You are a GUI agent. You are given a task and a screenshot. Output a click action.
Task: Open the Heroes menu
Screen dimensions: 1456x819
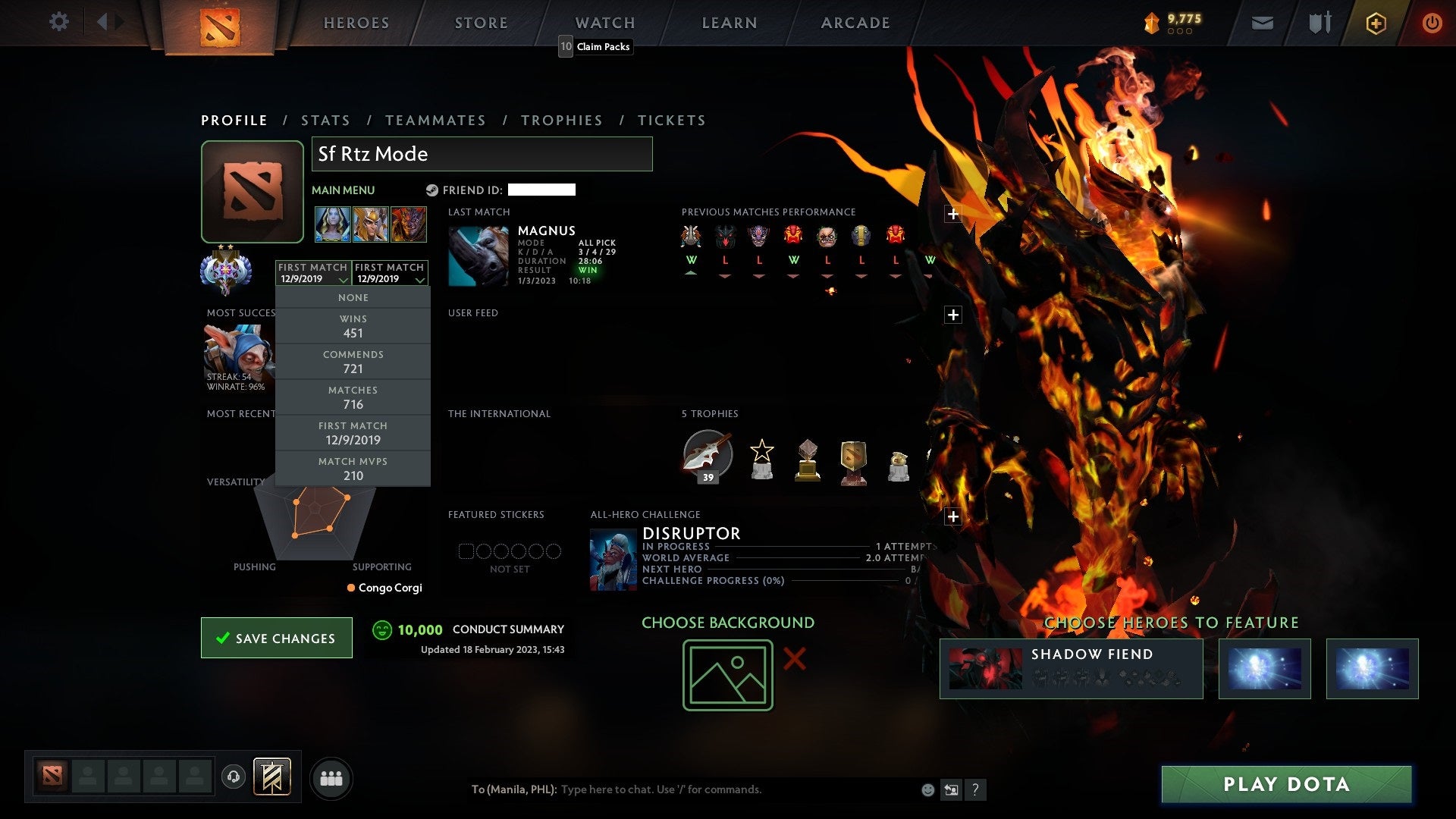point(356,24)
